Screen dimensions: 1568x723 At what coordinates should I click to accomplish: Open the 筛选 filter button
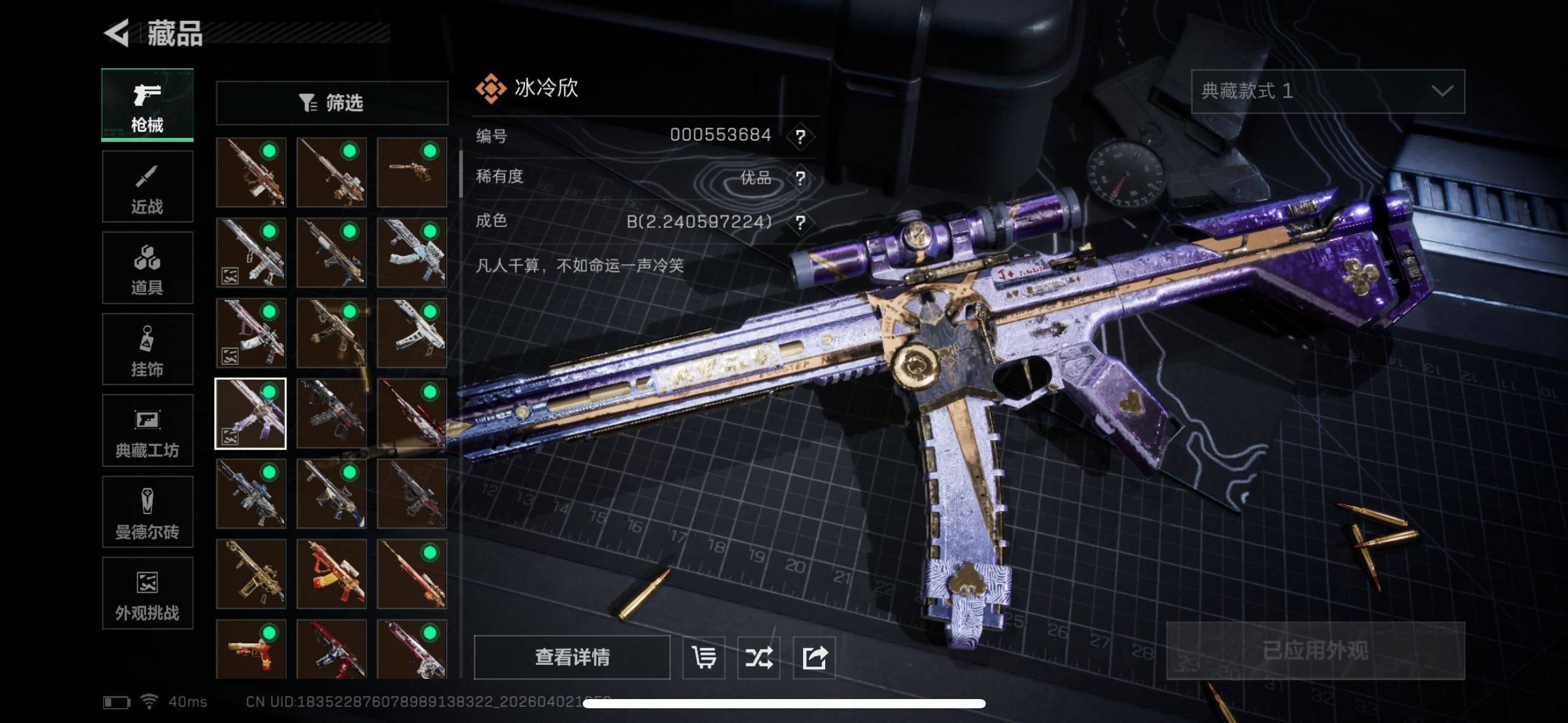[x=332, y=103]
